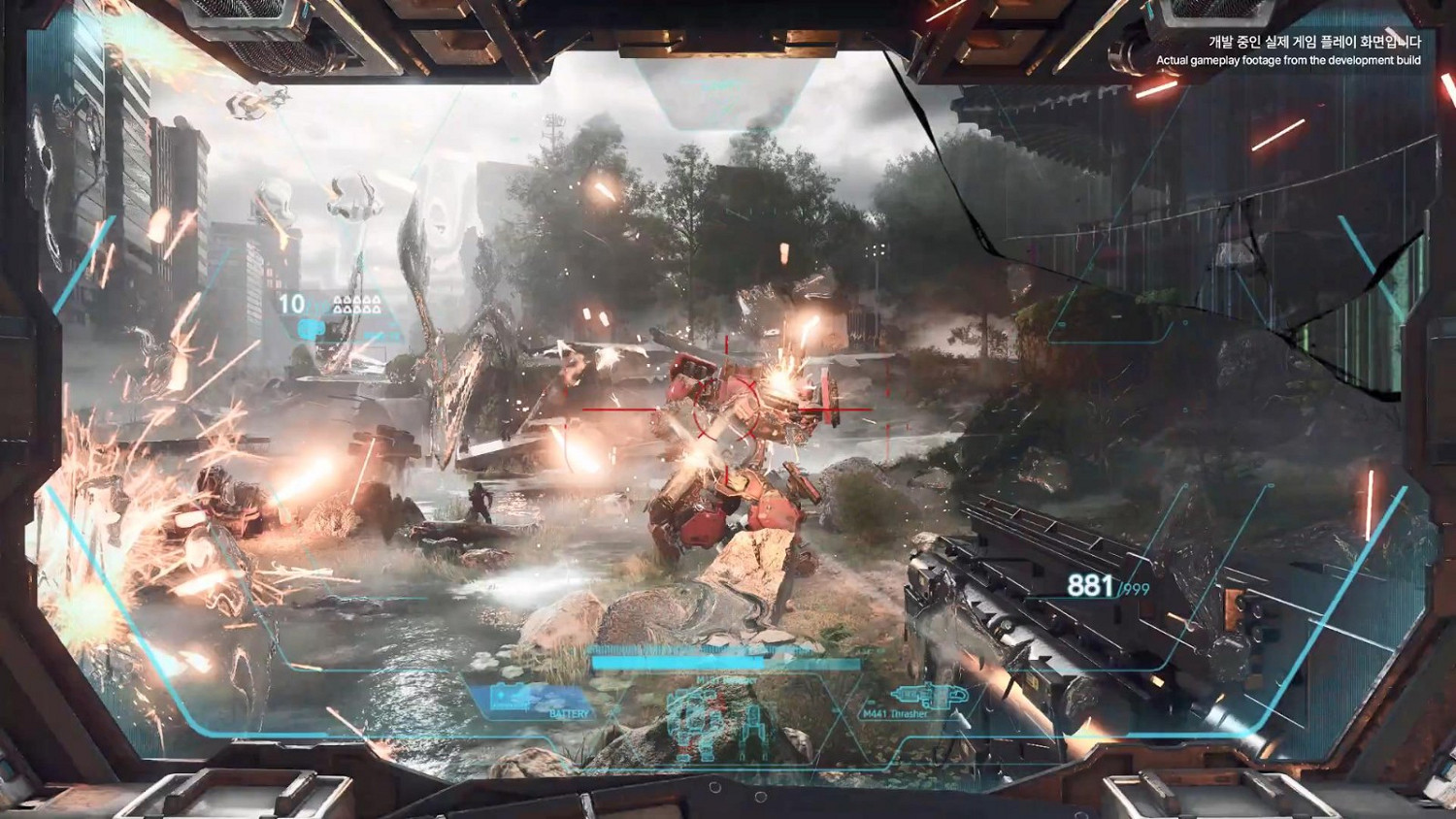The image size is (1456, 819).
Task: Select the Battery equipment icon
Action: pyautogui.click(x=505, y=697)
